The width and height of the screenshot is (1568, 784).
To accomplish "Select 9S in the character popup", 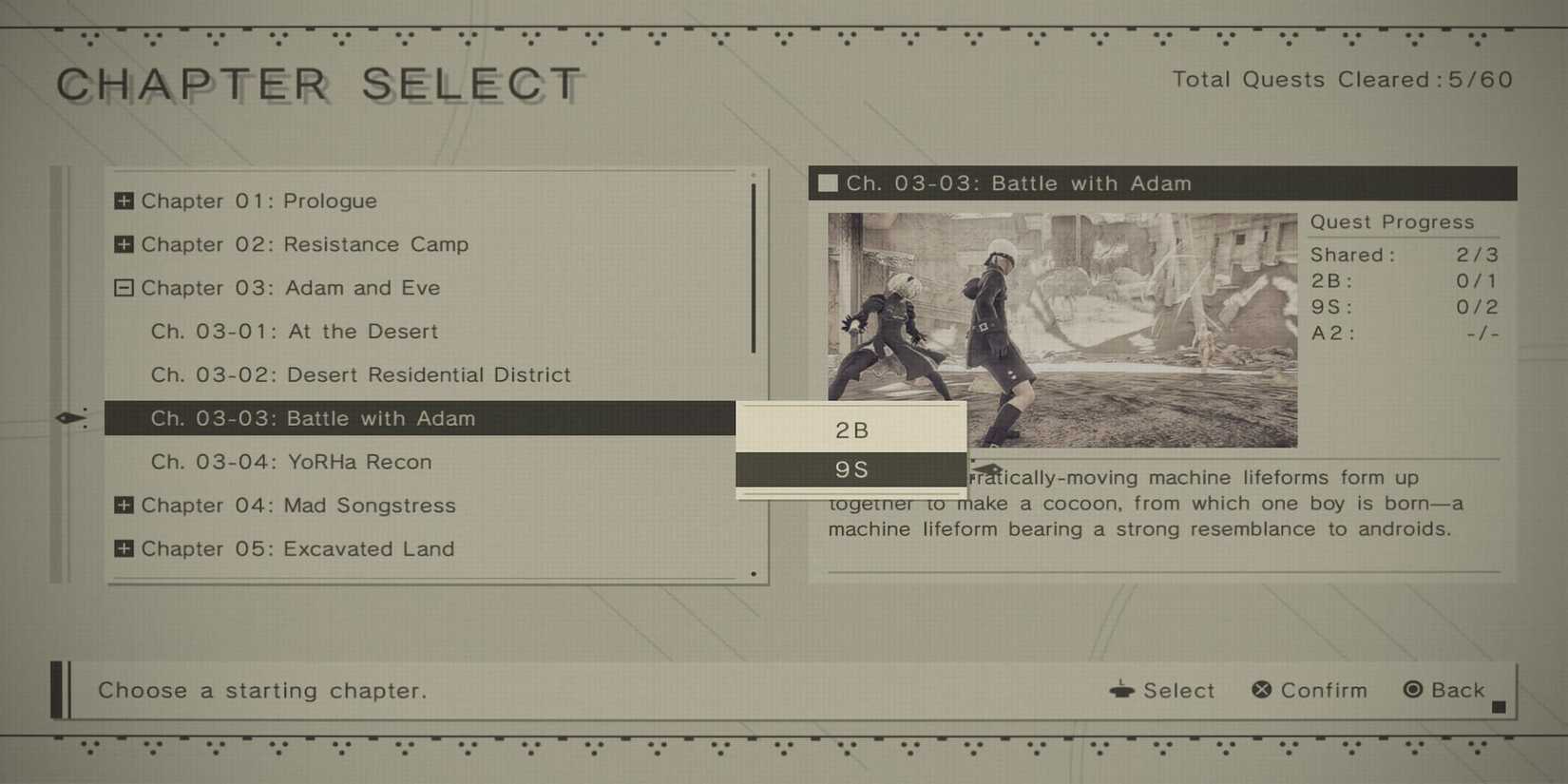I will pyautogui.click(x=852, y=468).
